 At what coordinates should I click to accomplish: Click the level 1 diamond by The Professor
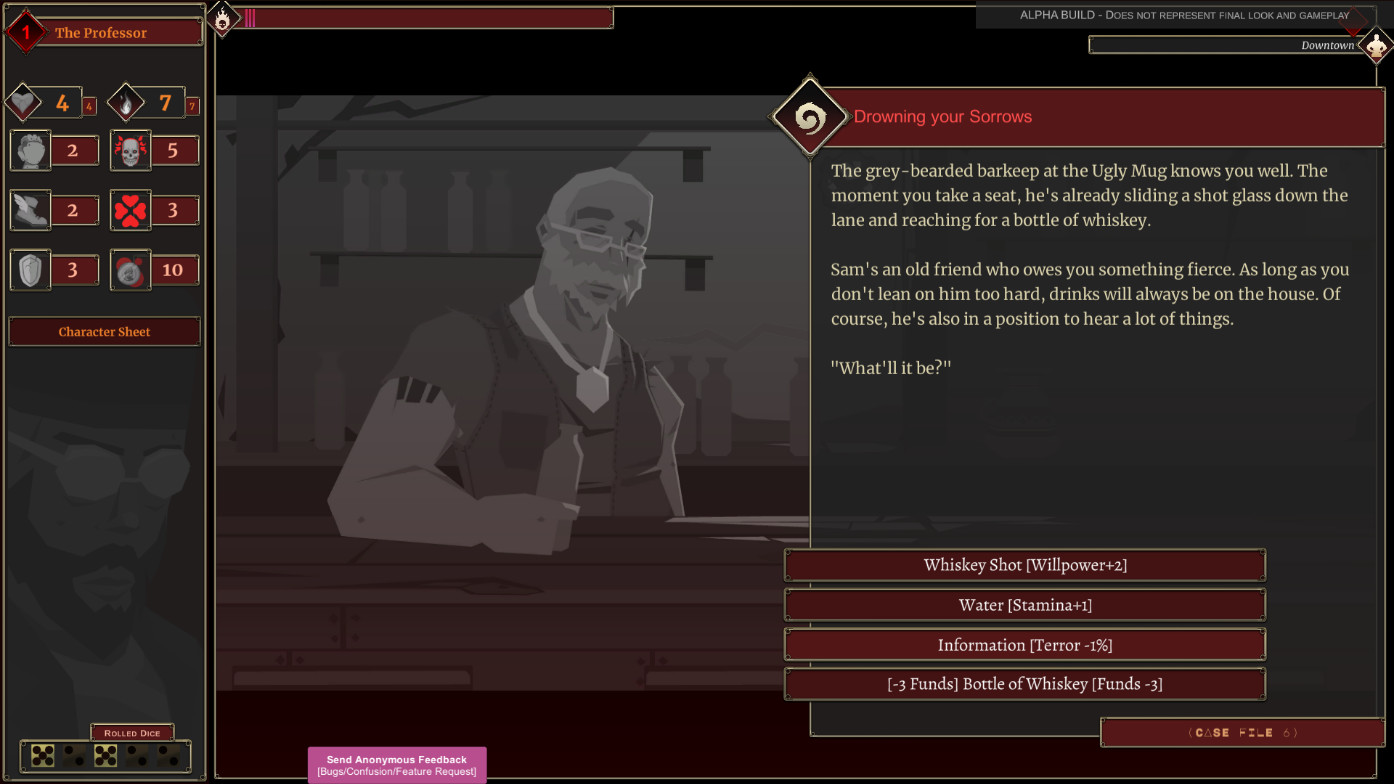pos(24,31)
